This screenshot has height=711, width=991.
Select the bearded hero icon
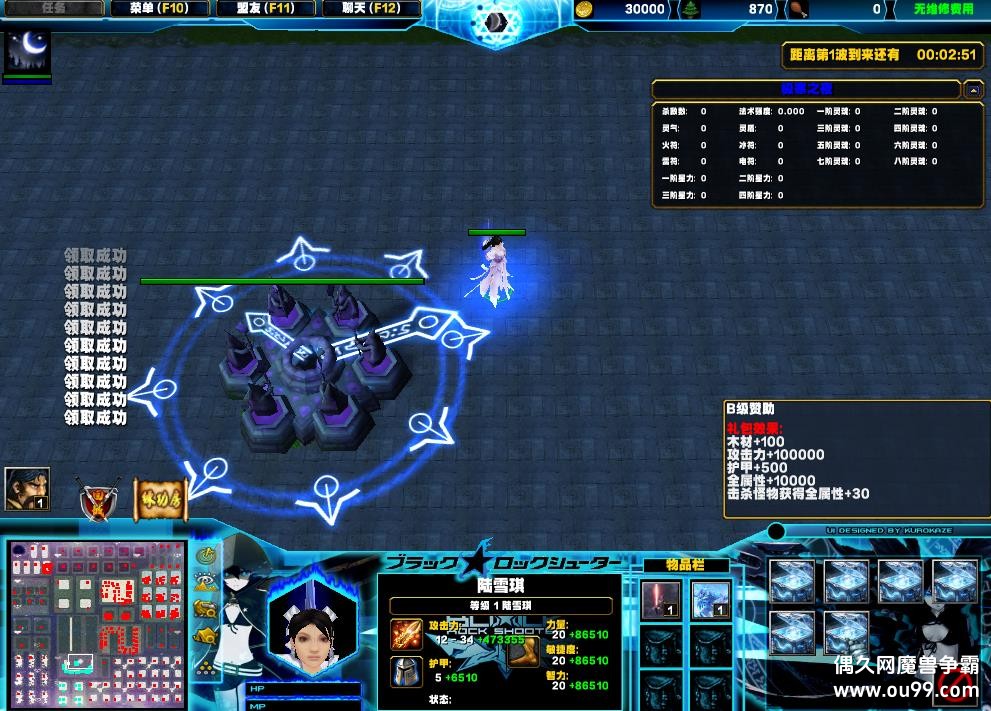pyautogui.click(x=27, y=489)
